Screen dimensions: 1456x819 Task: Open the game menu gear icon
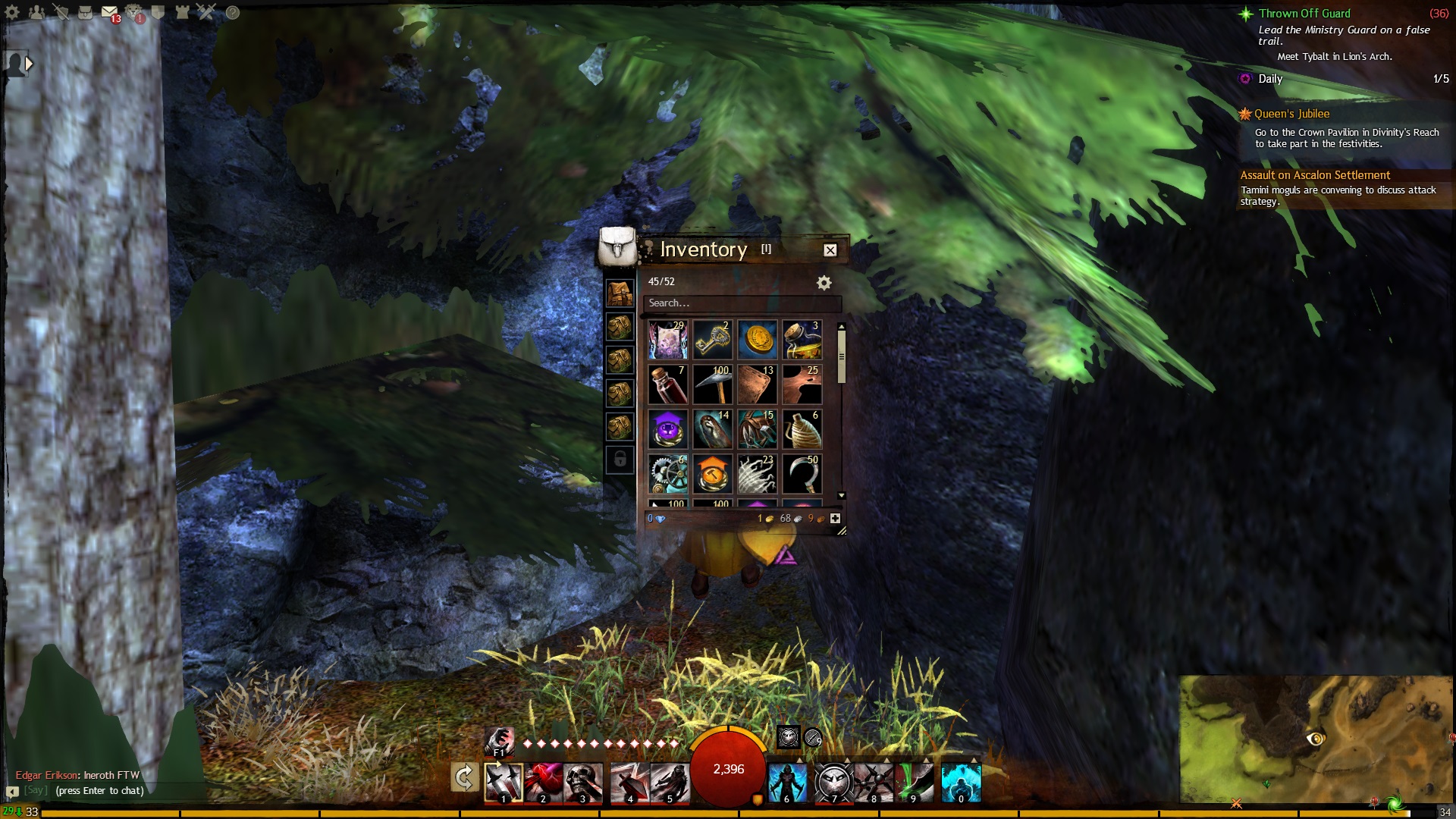(12, 12)
